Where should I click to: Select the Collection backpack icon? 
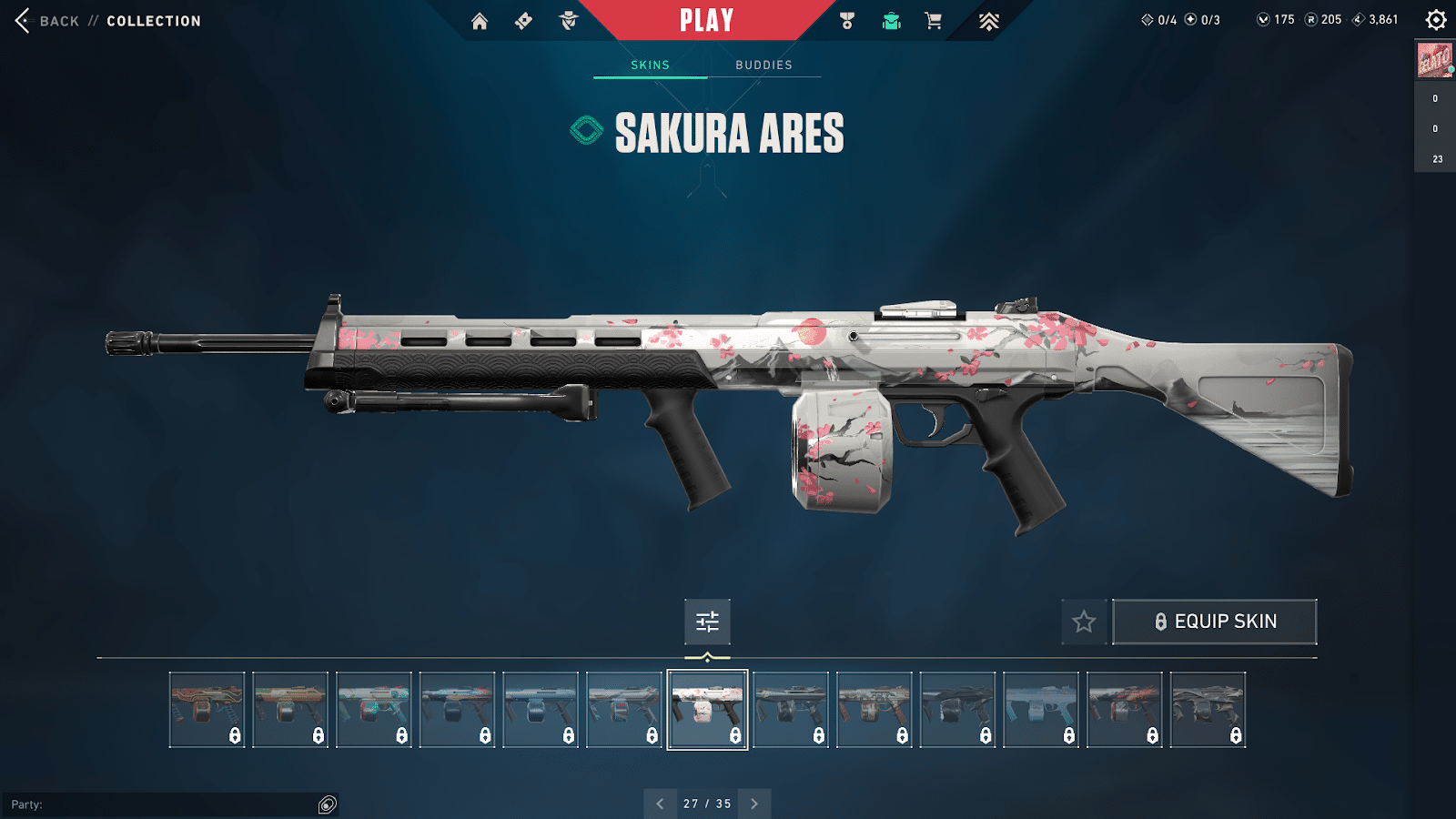[x=890, y=20]
